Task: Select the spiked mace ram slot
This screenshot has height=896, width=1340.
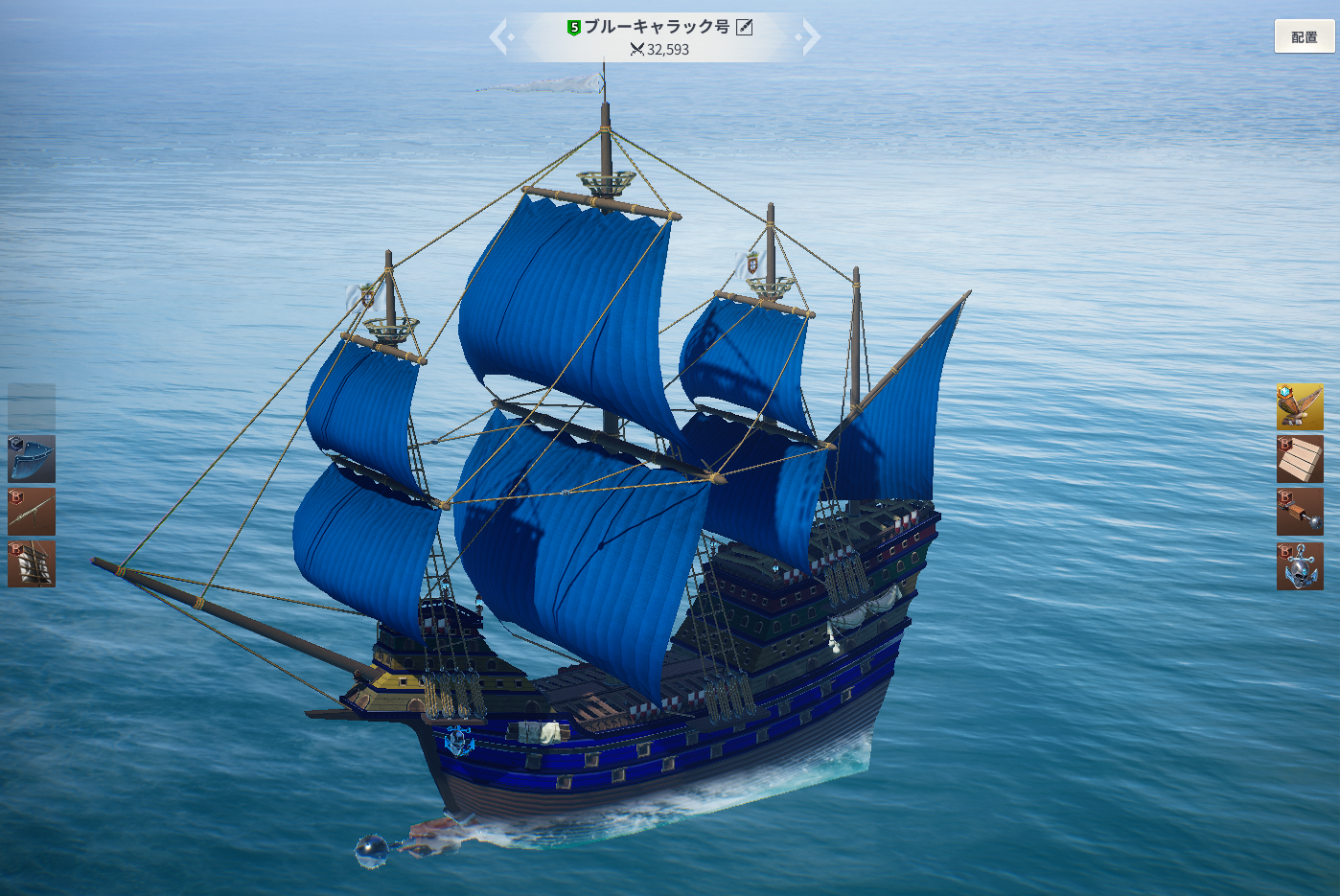Action: pos(1300,512)
